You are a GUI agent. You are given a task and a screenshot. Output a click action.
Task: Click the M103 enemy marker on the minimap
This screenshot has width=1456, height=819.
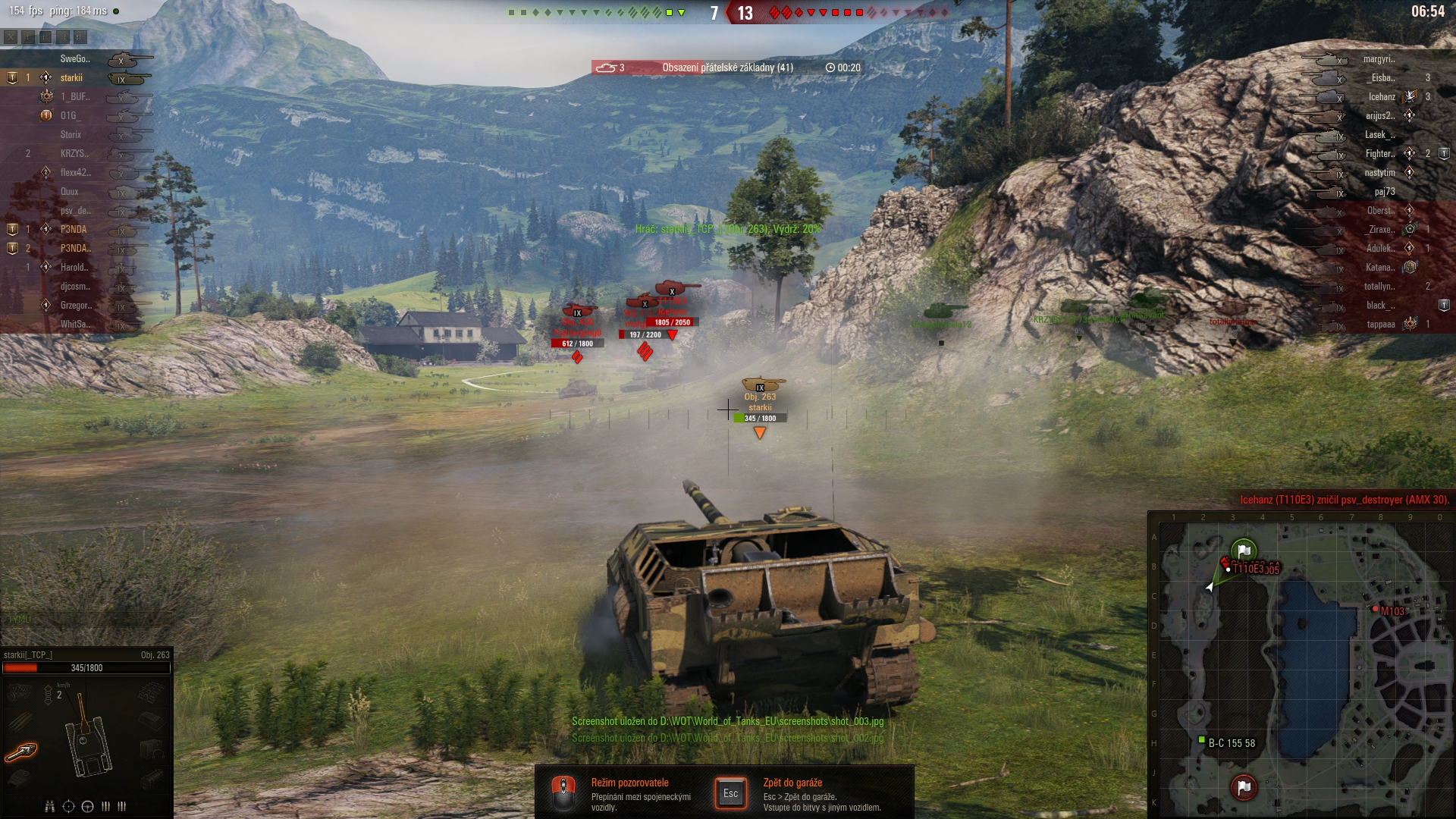pos(1376,609)
